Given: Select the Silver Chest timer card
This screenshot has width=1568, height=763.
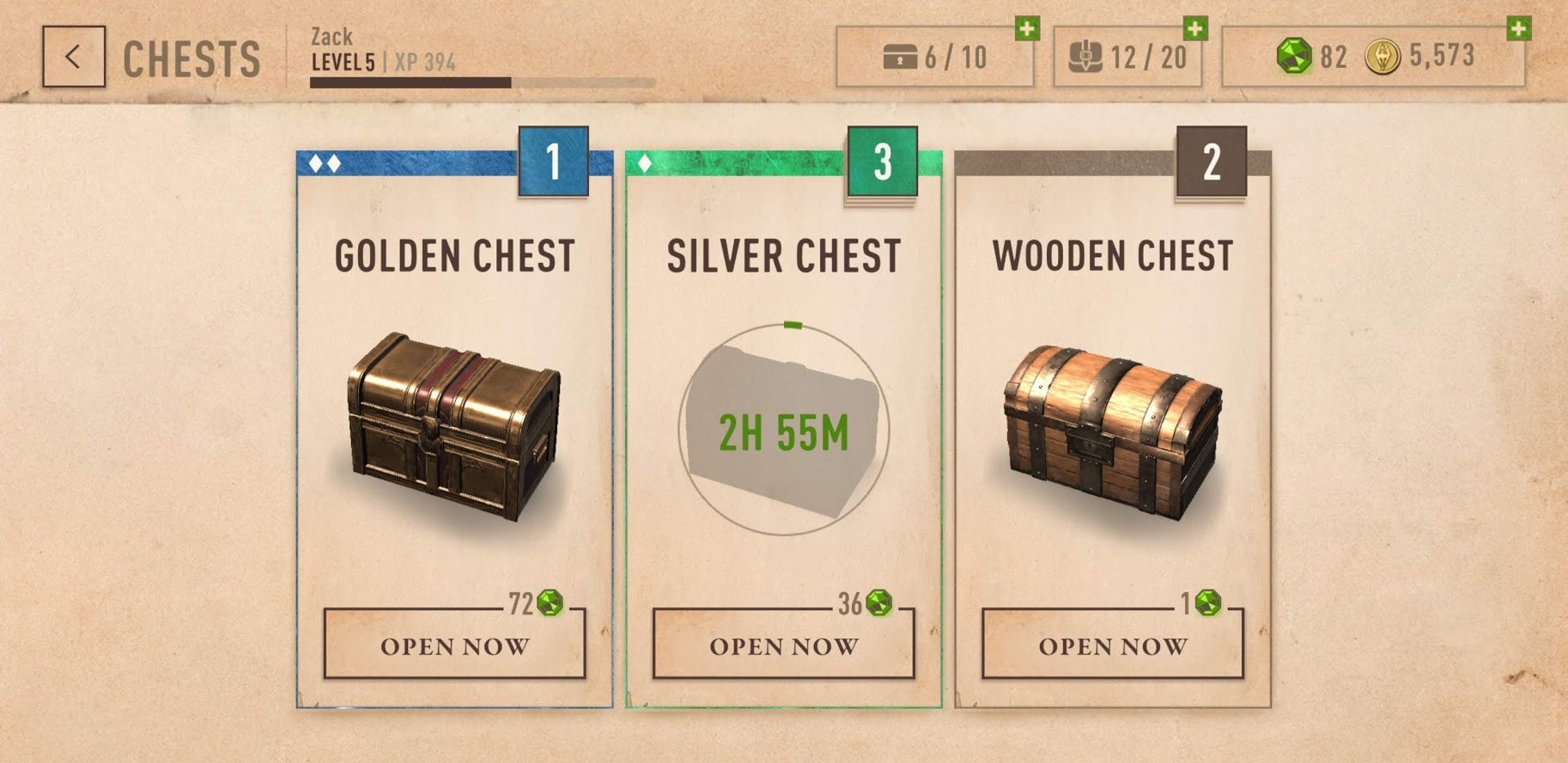Looking at the screenshot, I should coord(783,430).
